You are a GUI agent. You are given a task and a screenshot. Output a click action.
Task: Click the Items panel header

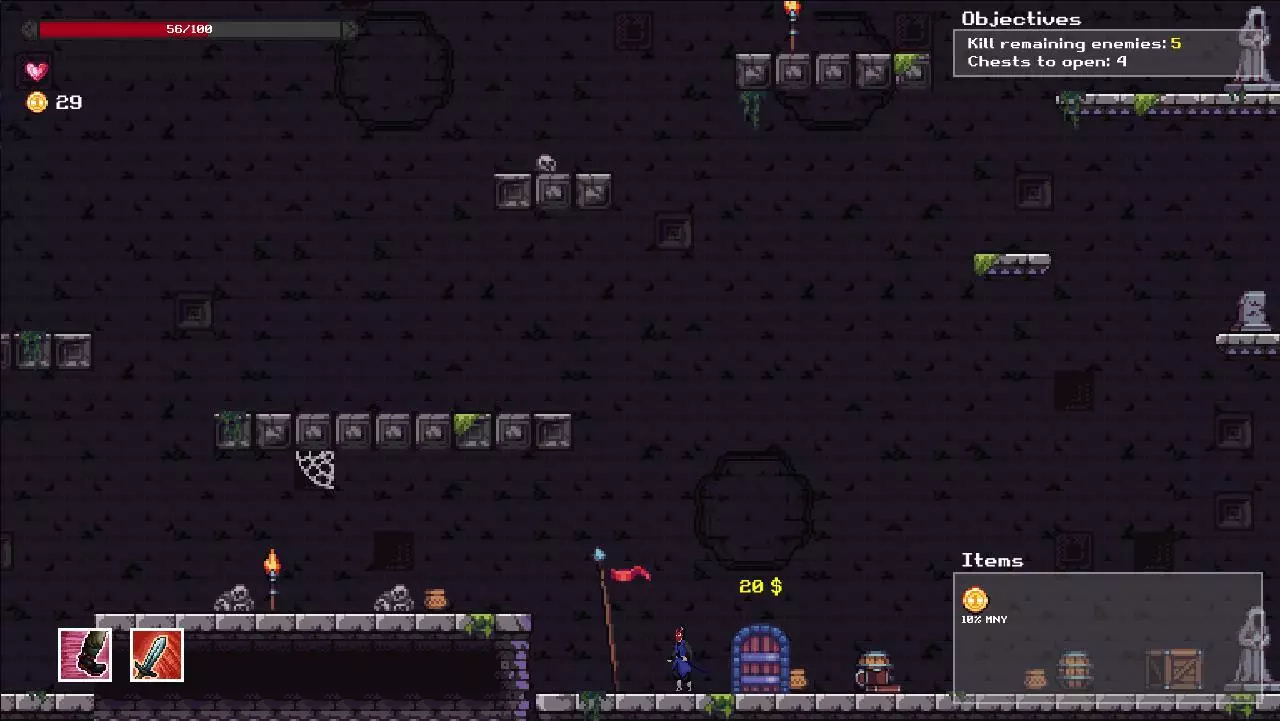point(992,560)
